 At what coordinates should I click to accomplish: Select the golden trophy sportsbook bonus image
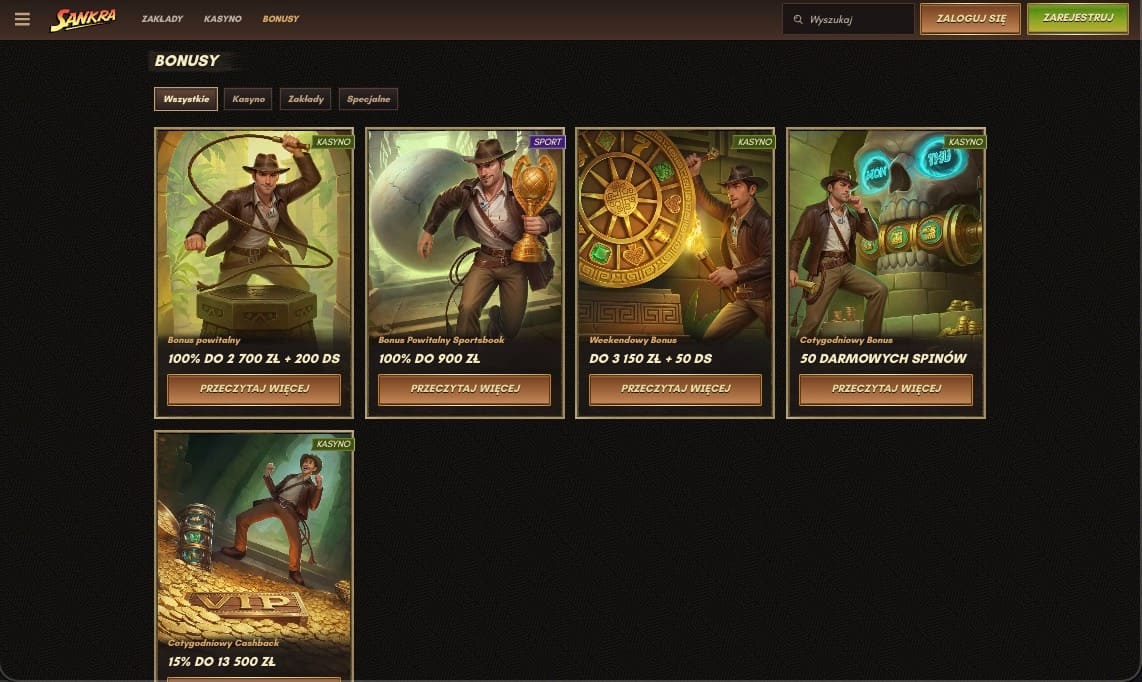click(465, 230)
